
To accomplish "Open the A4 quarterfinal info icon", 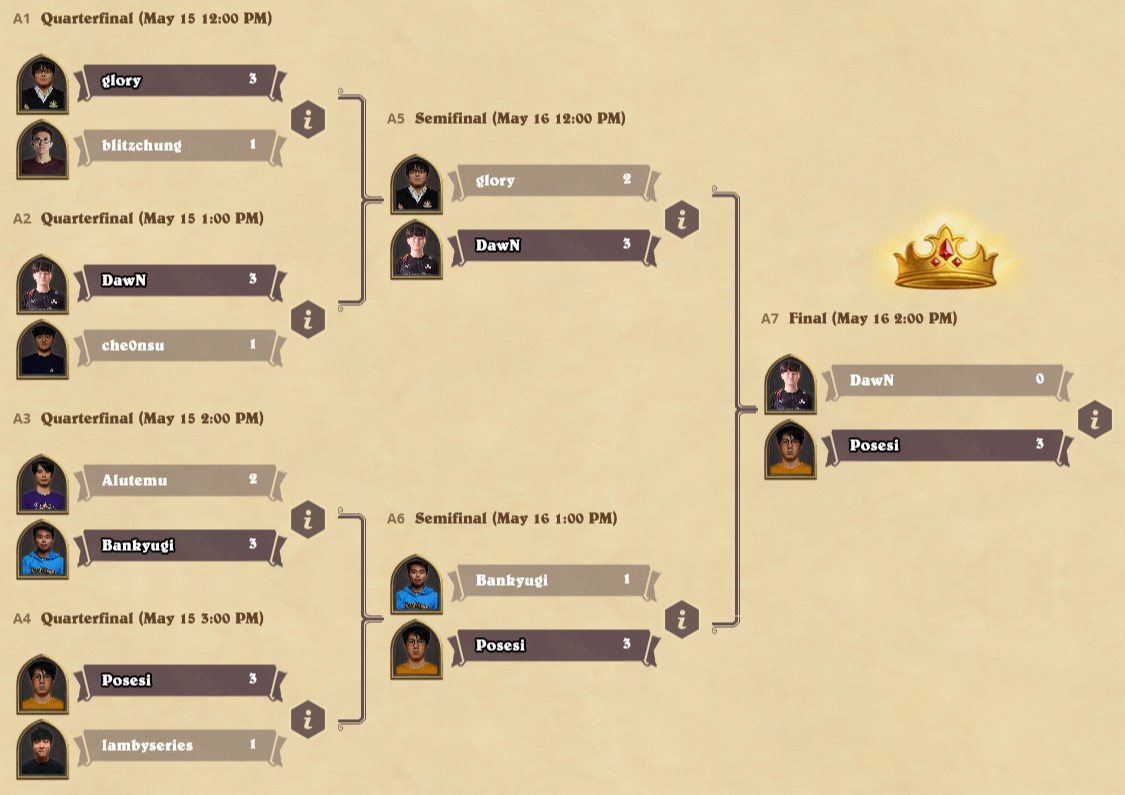I will pos(308,720).
